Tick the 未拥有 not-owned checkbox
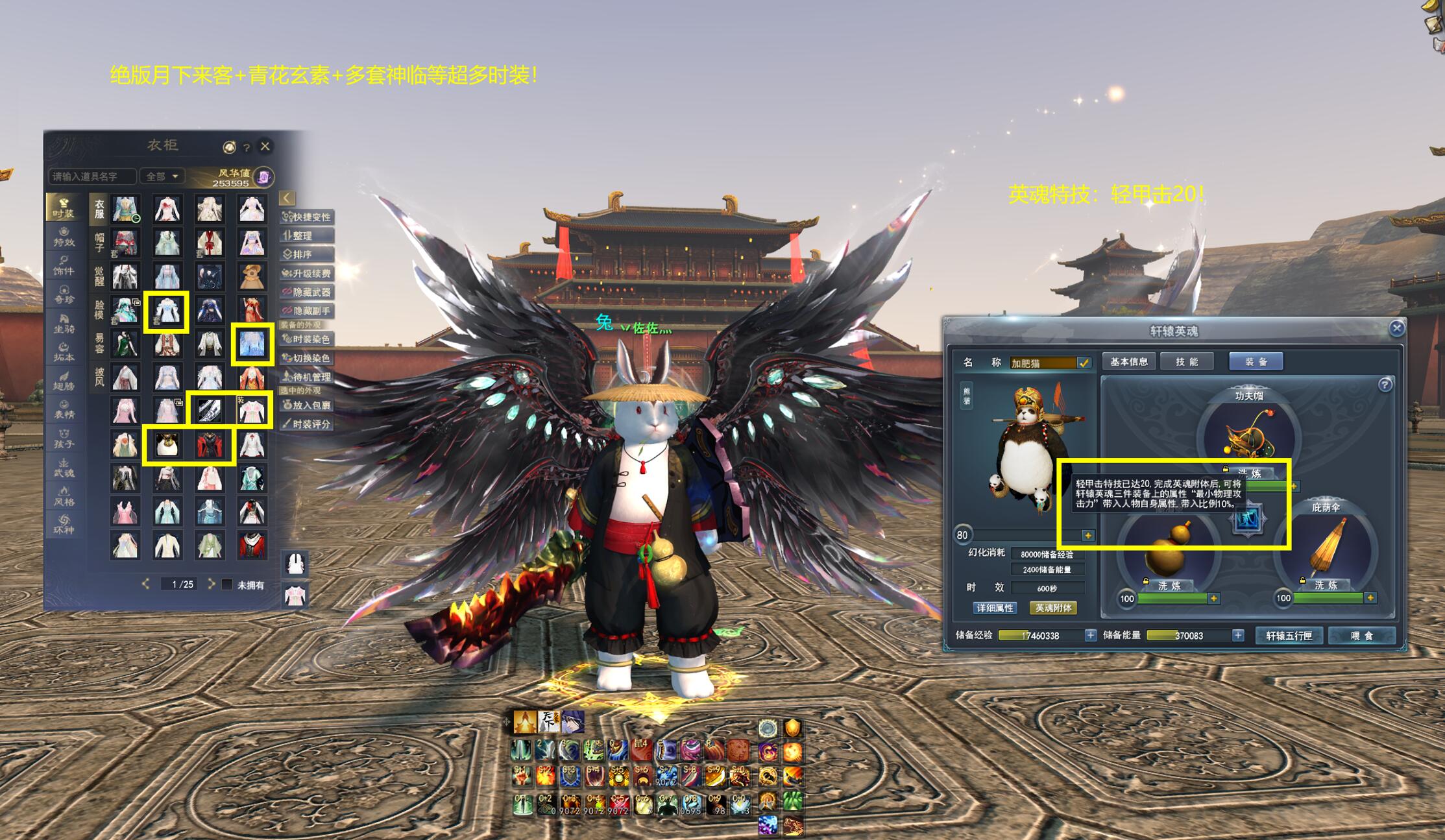This screenshot has height=840, width=1445. pyautogui.click(x=227, y=584)
